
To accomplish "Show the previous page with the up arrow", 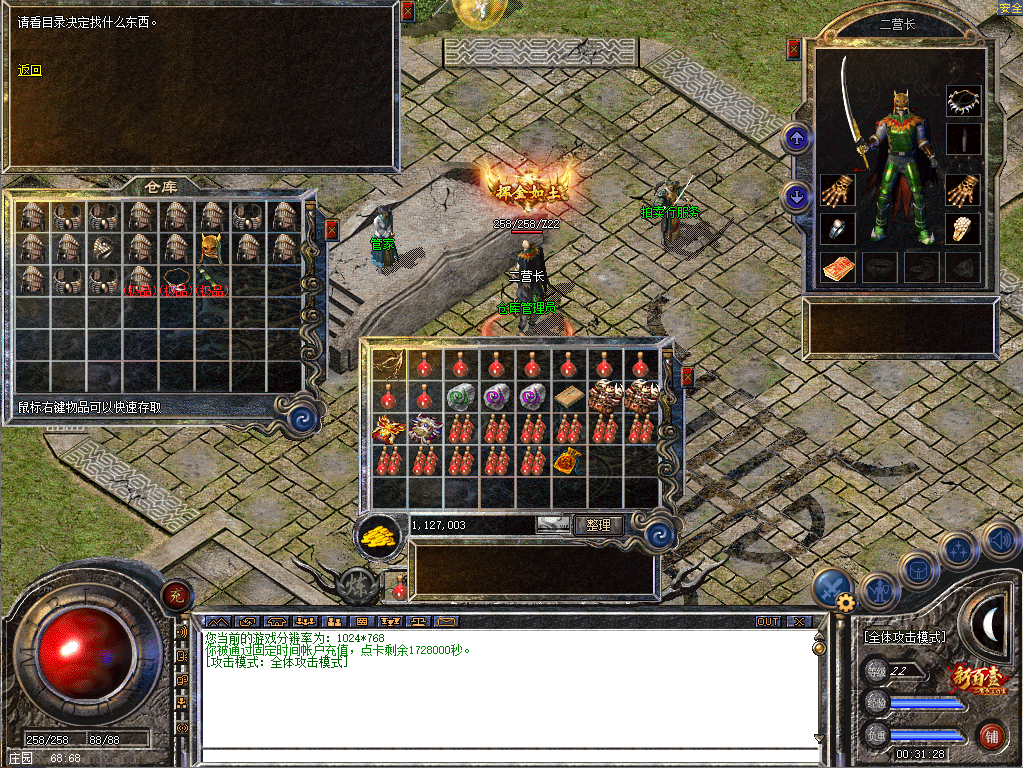I will [x=797, y=137].
